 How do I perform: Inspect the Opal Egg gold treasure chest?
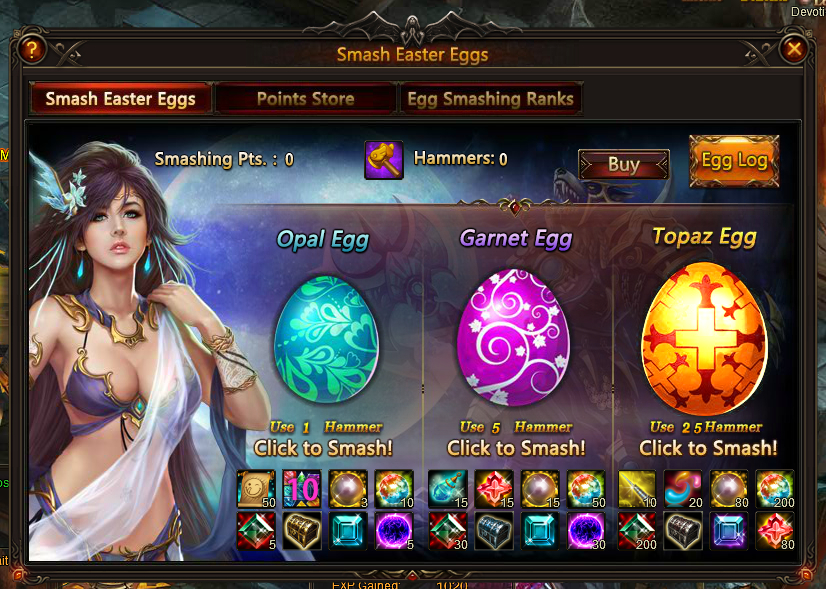coord(302,531)
